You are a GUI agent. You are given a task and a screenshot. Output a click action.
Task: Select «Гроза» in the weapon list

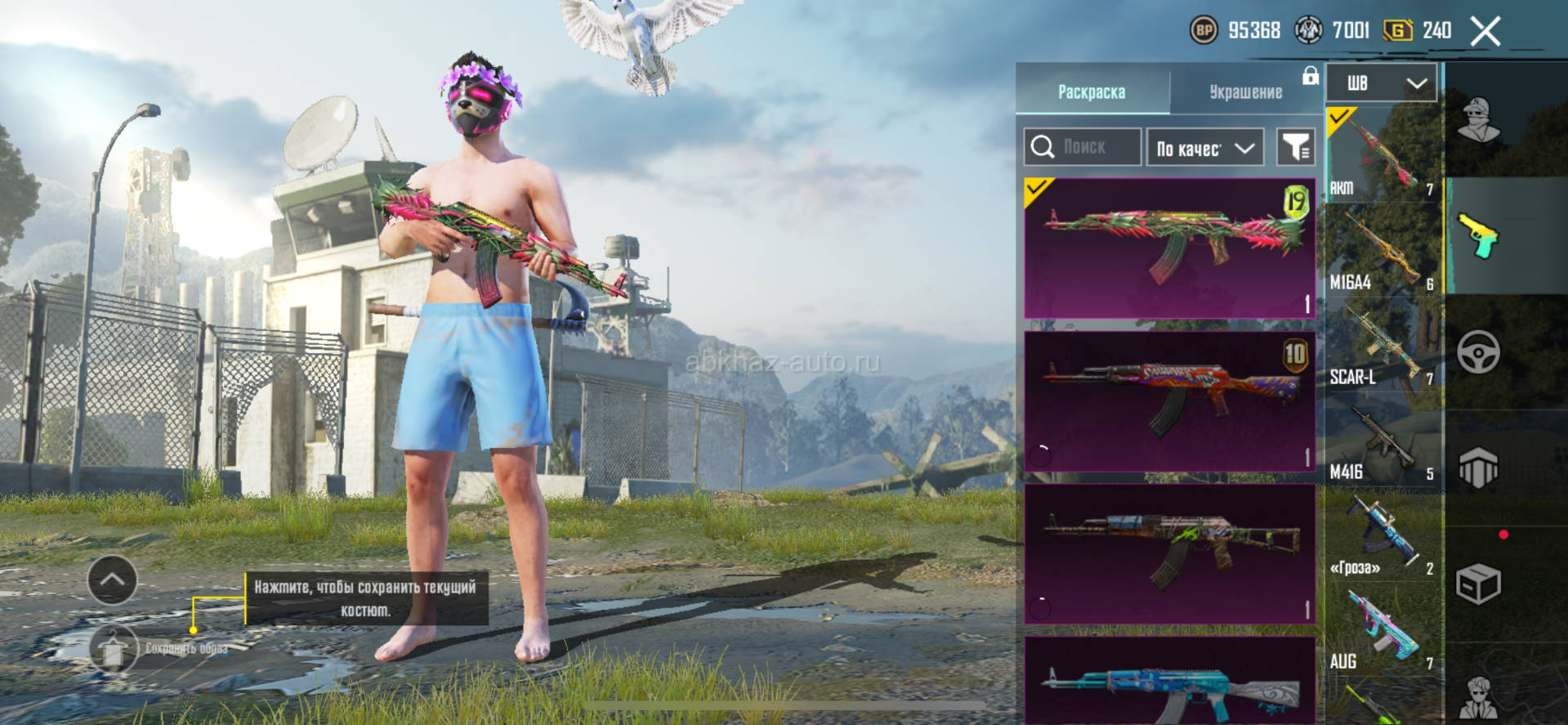tap(1382, 536)
